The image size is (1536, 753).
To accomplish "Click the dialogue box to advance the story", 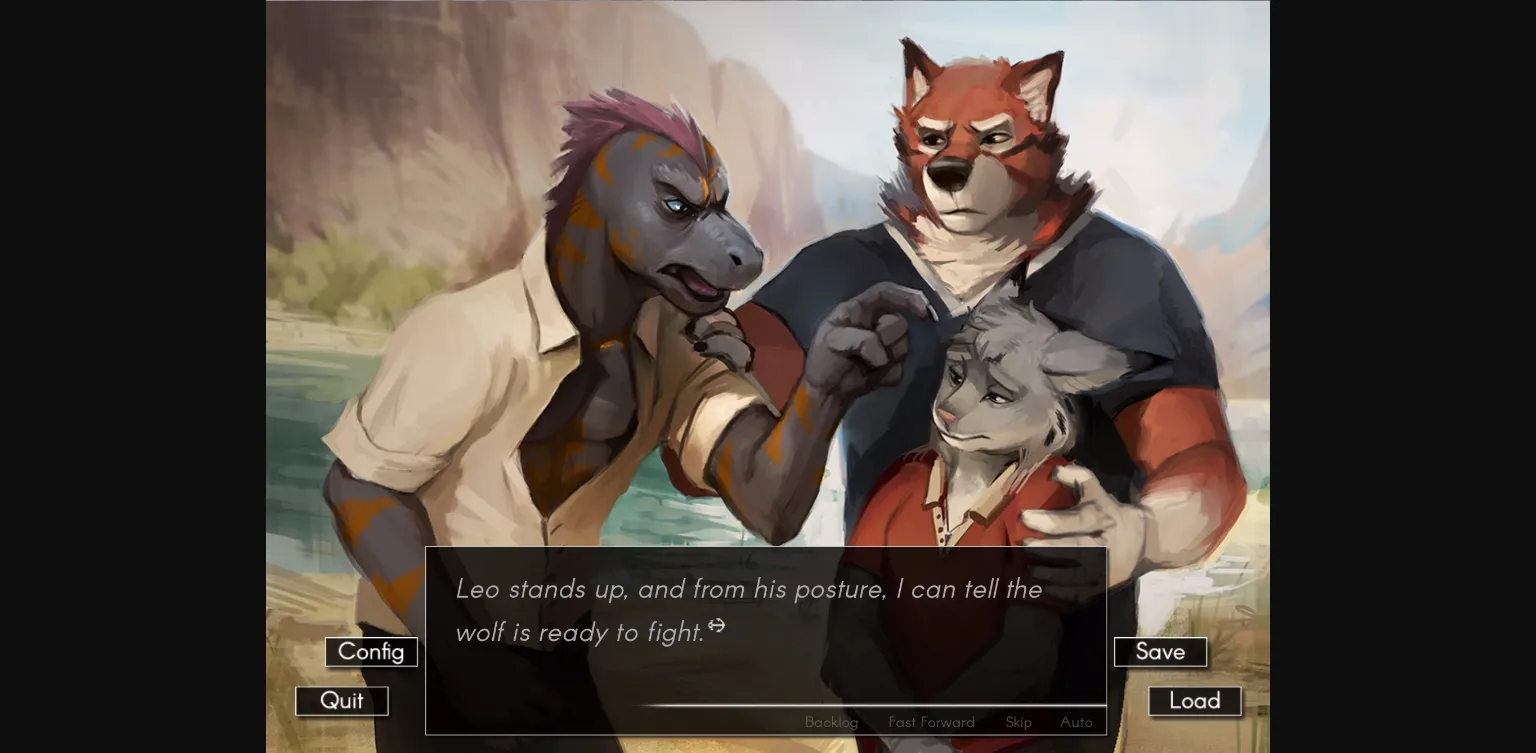I will [766, 640].
